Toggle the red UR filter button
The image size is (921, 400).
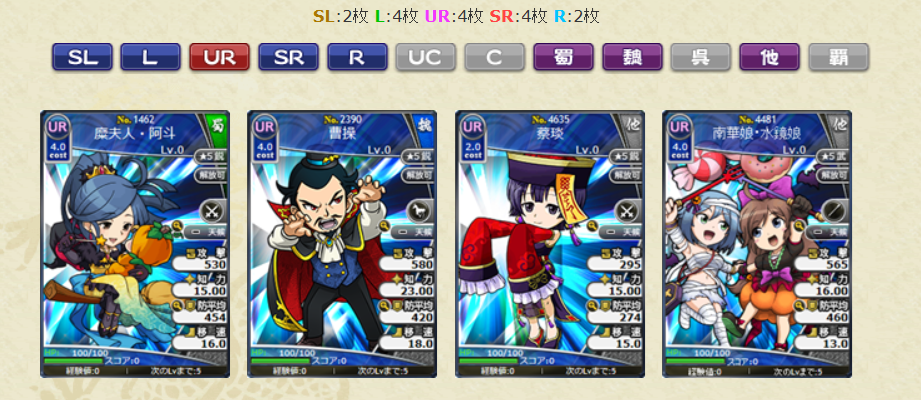point(219,57)
